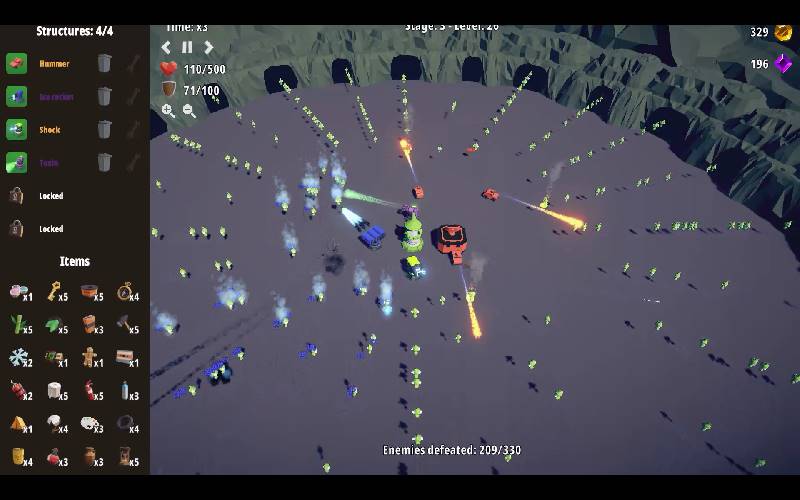Choose the hammer item in Items
The width and height of the screenshot is (800, 500).
[x=124, y=324]
